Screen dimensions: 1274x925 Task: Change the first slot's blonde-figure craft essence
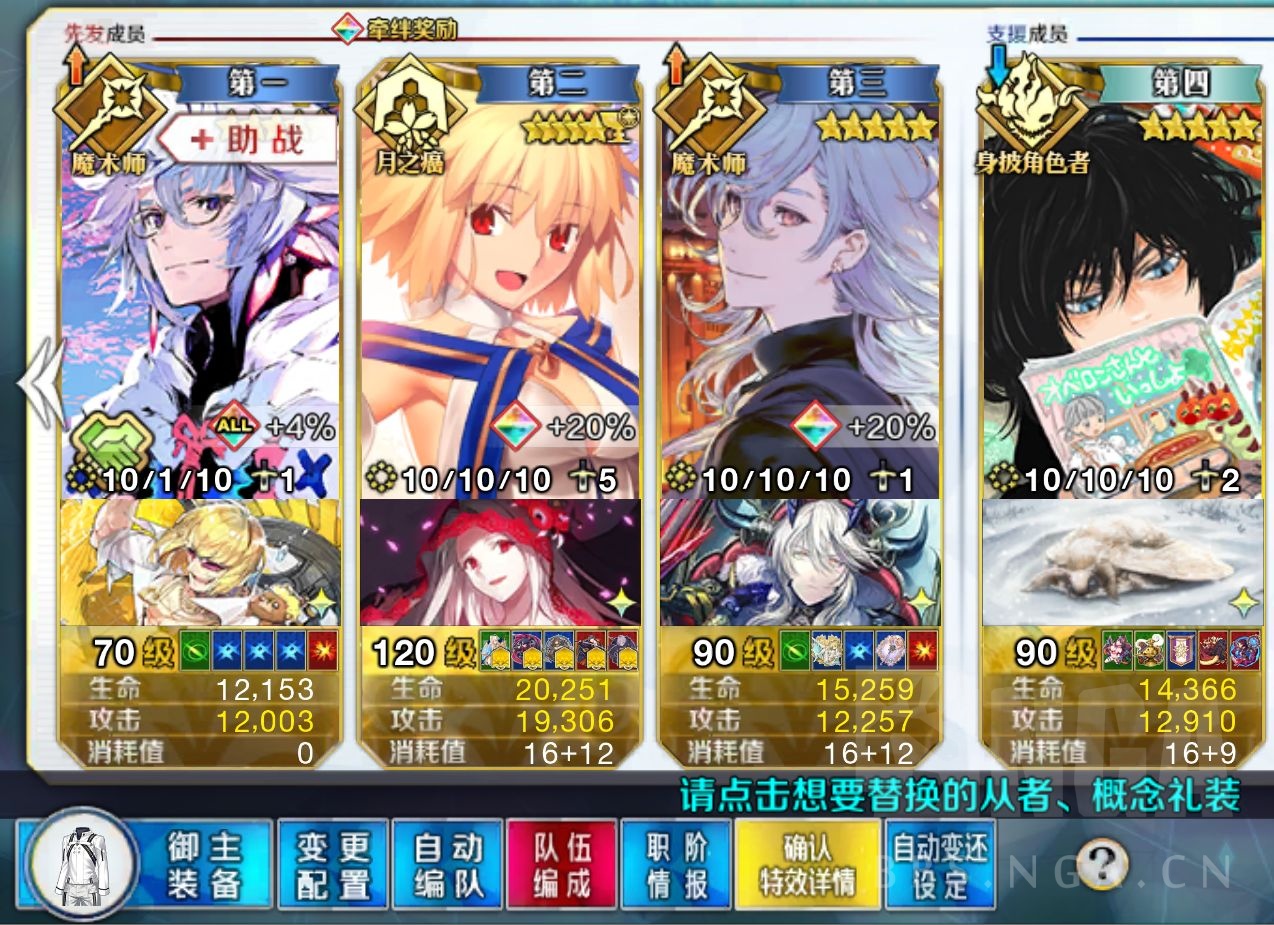coord(200,562)
